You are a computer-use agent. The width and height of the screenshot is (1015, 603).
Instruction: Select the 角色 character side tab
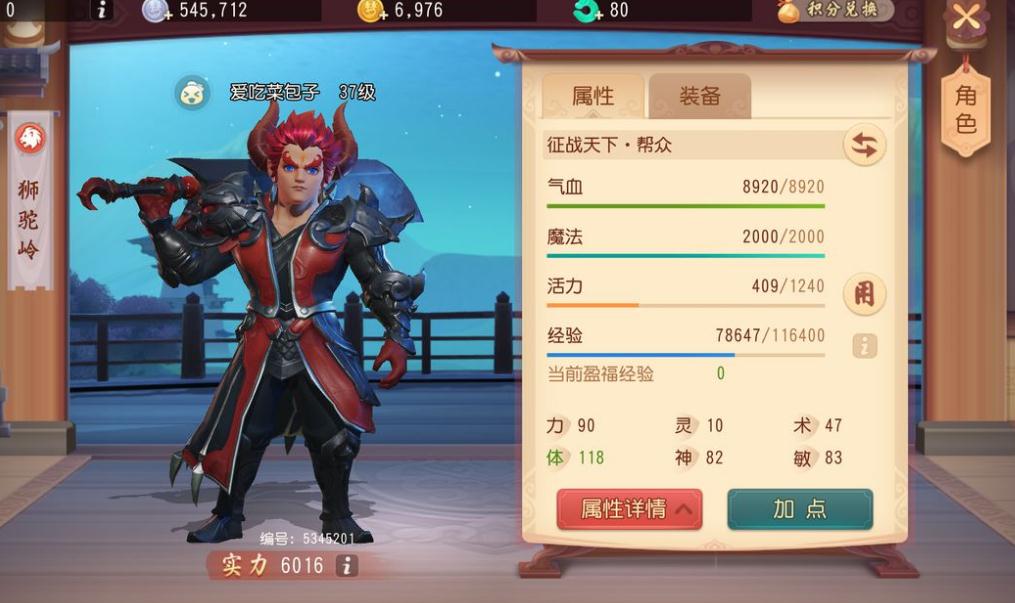click(965, 110)
